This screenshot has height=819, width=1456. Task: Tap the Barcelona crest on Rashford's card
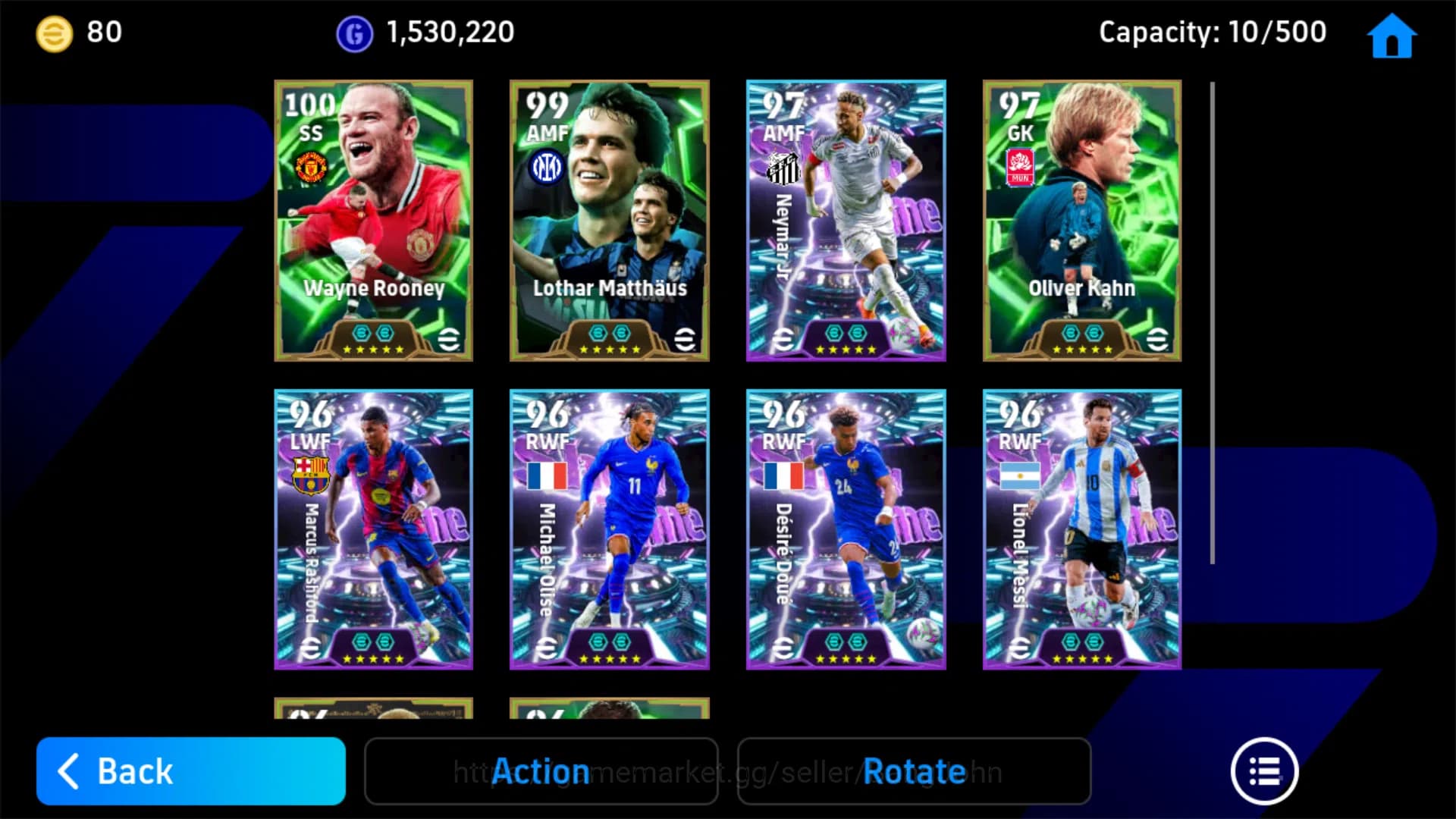point(310,474)
